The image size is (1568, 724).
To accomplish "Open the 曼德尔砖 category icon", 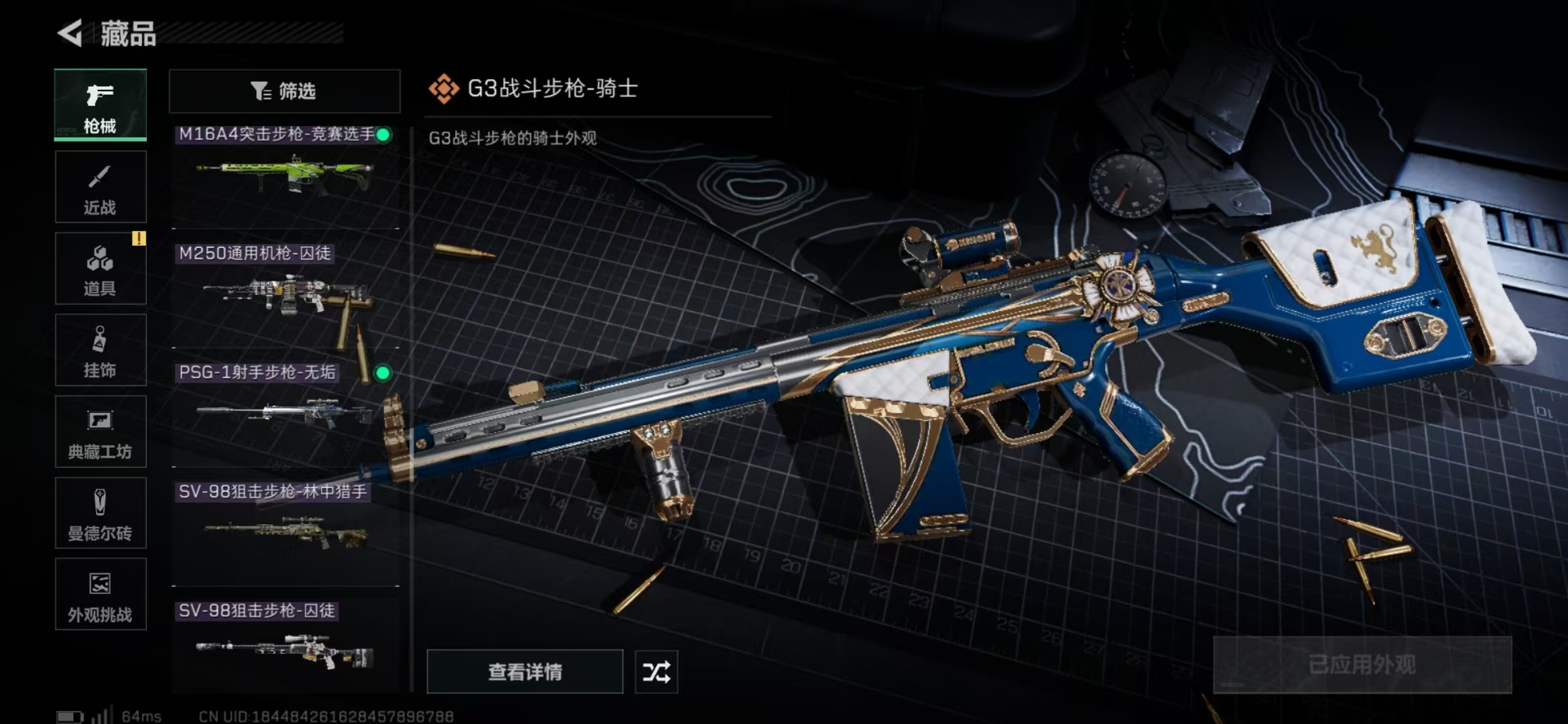I will click(x=99, y=514).
